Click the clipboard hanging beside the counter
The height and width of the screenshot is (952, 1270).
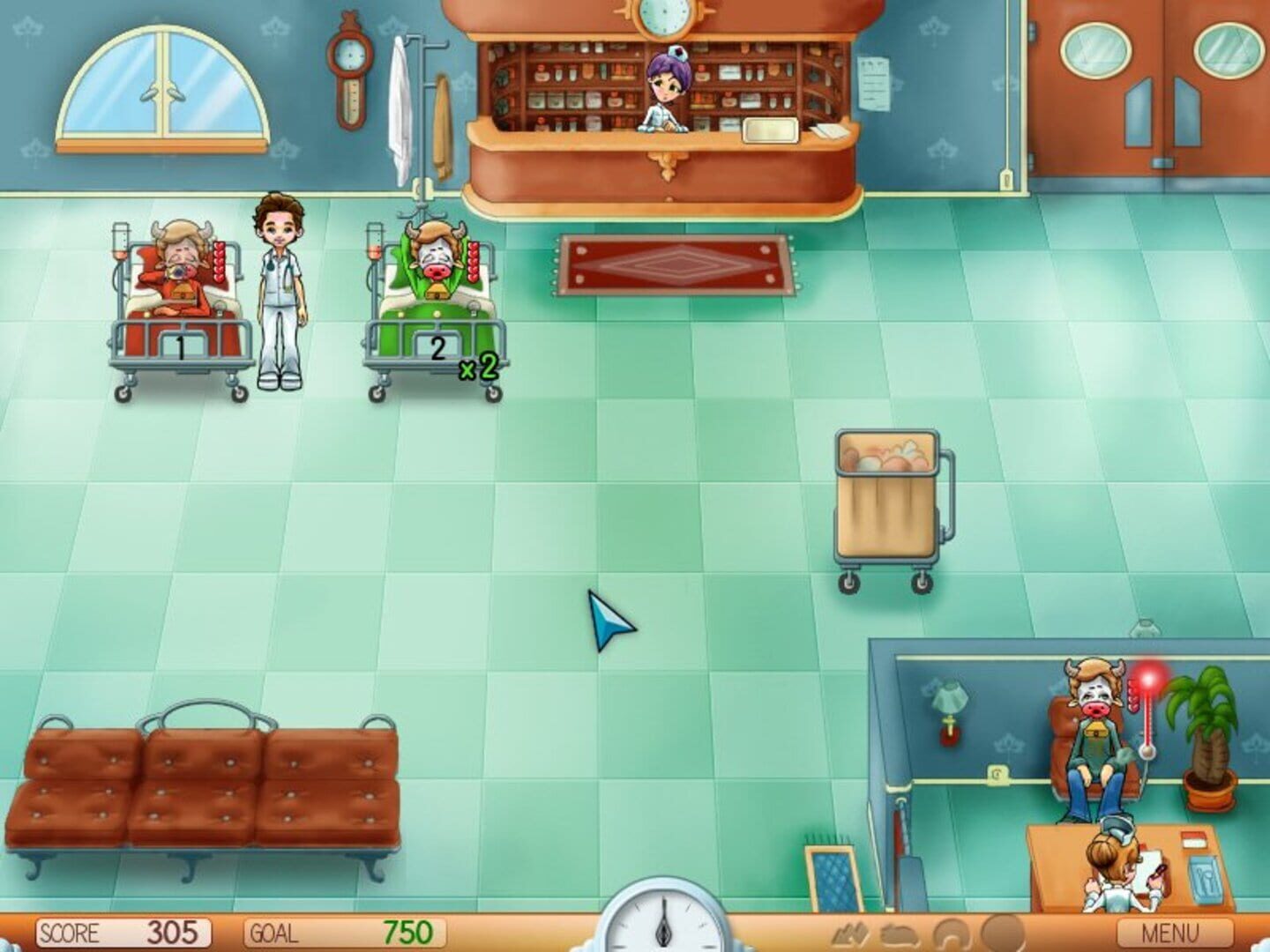pos(874,84)
